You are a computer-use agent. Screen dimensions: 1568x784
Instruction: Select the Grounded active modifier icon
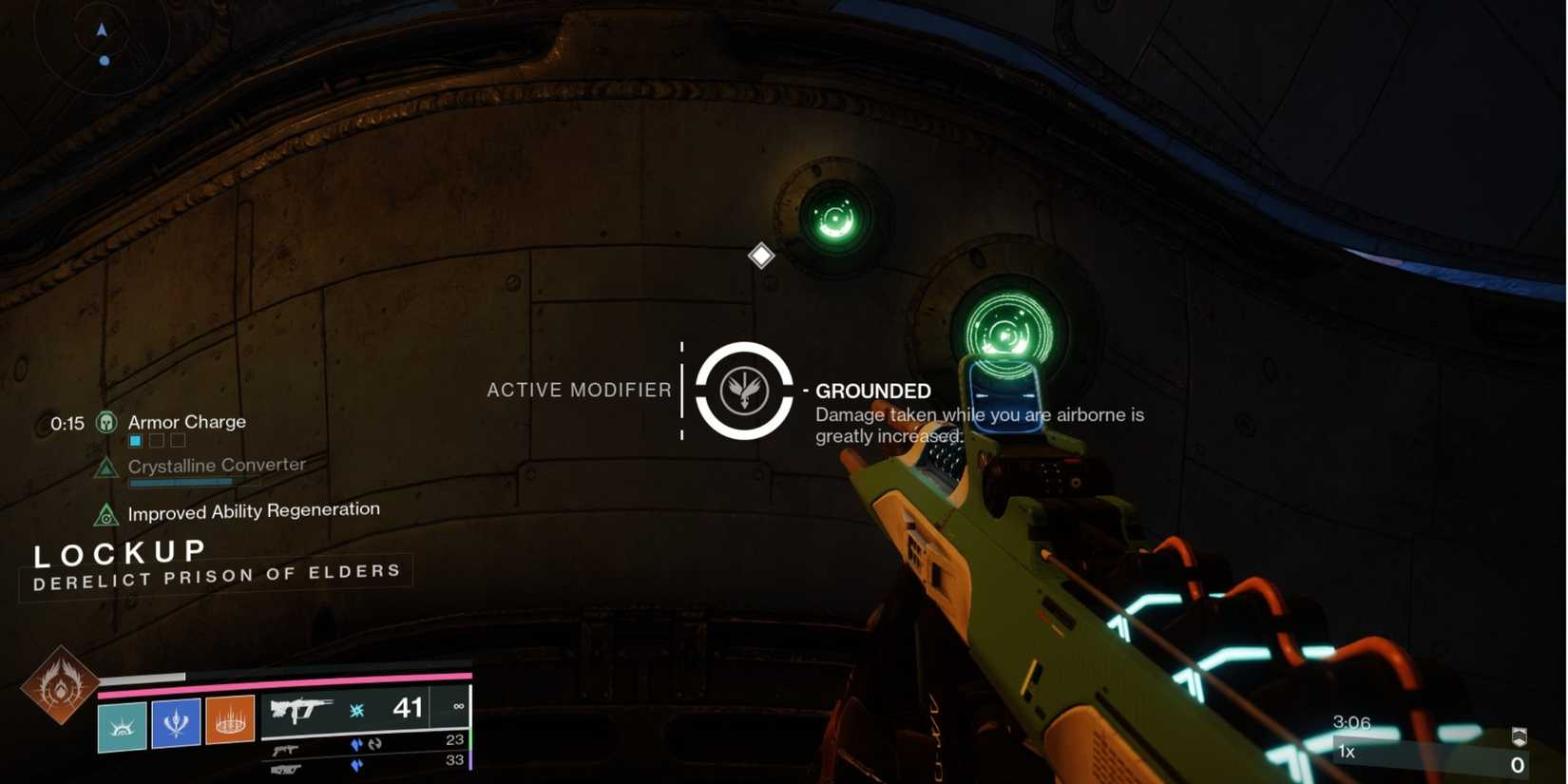click(x=746, y=390)
